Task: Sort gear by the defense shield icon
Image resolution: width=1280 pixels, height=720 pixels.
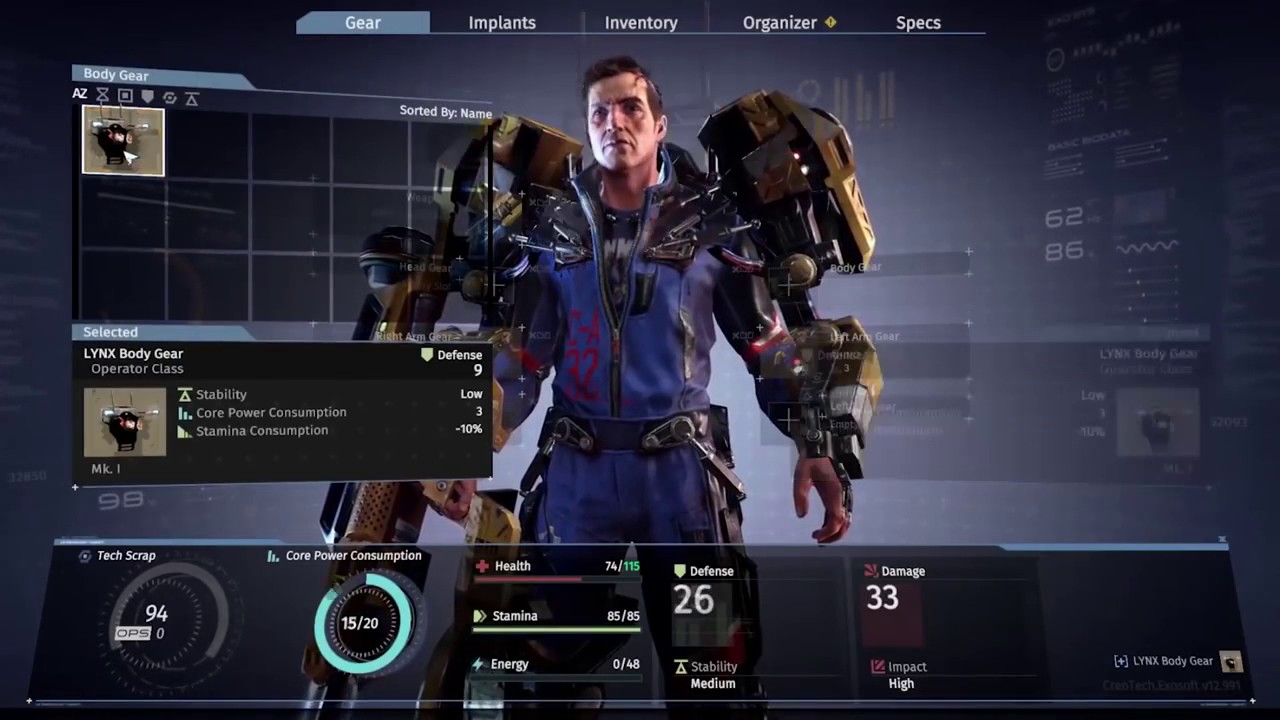Action: coord(147,96)
